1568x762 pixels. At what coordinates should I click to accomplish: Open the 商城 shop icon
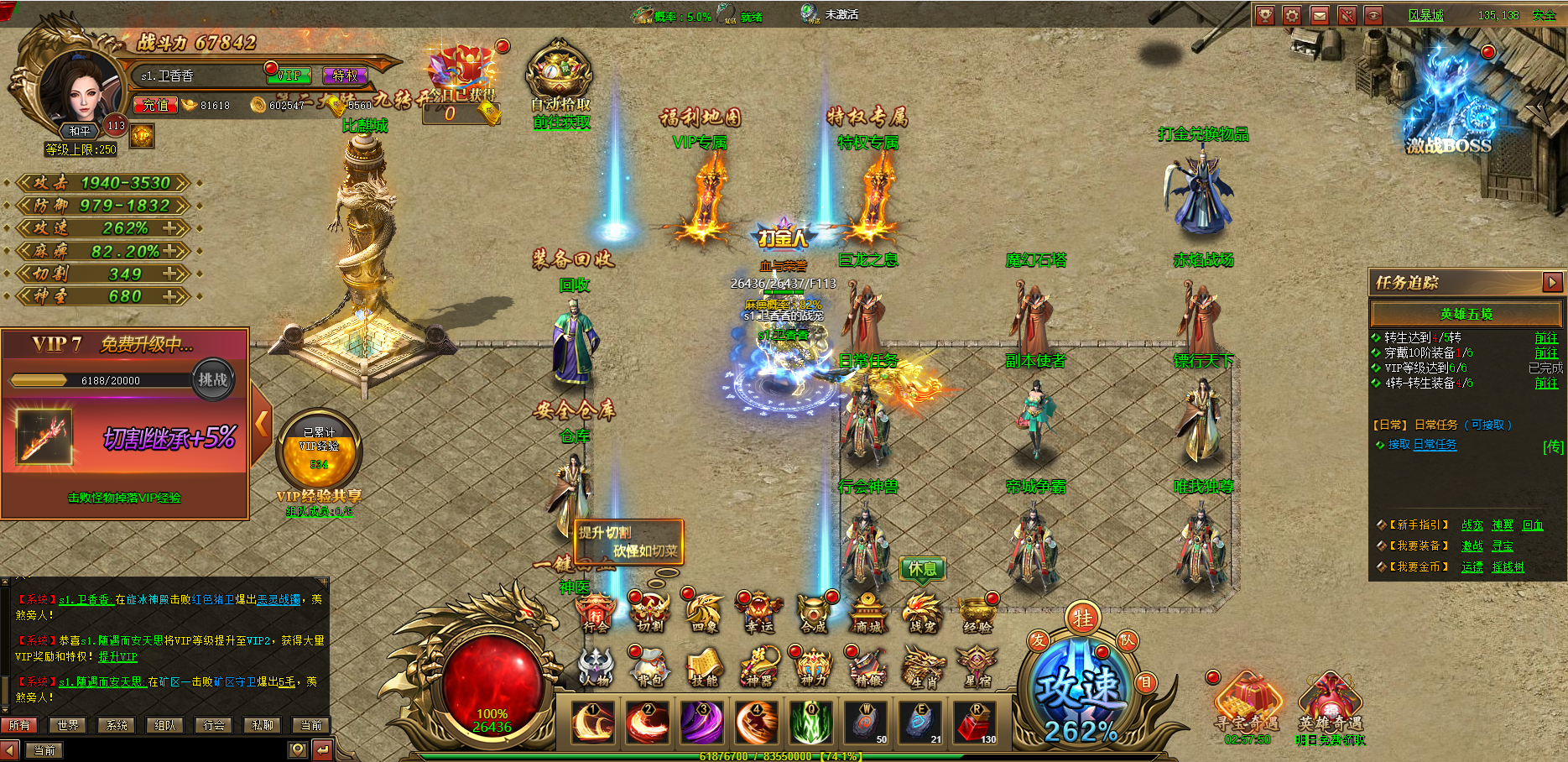point(867,614)
